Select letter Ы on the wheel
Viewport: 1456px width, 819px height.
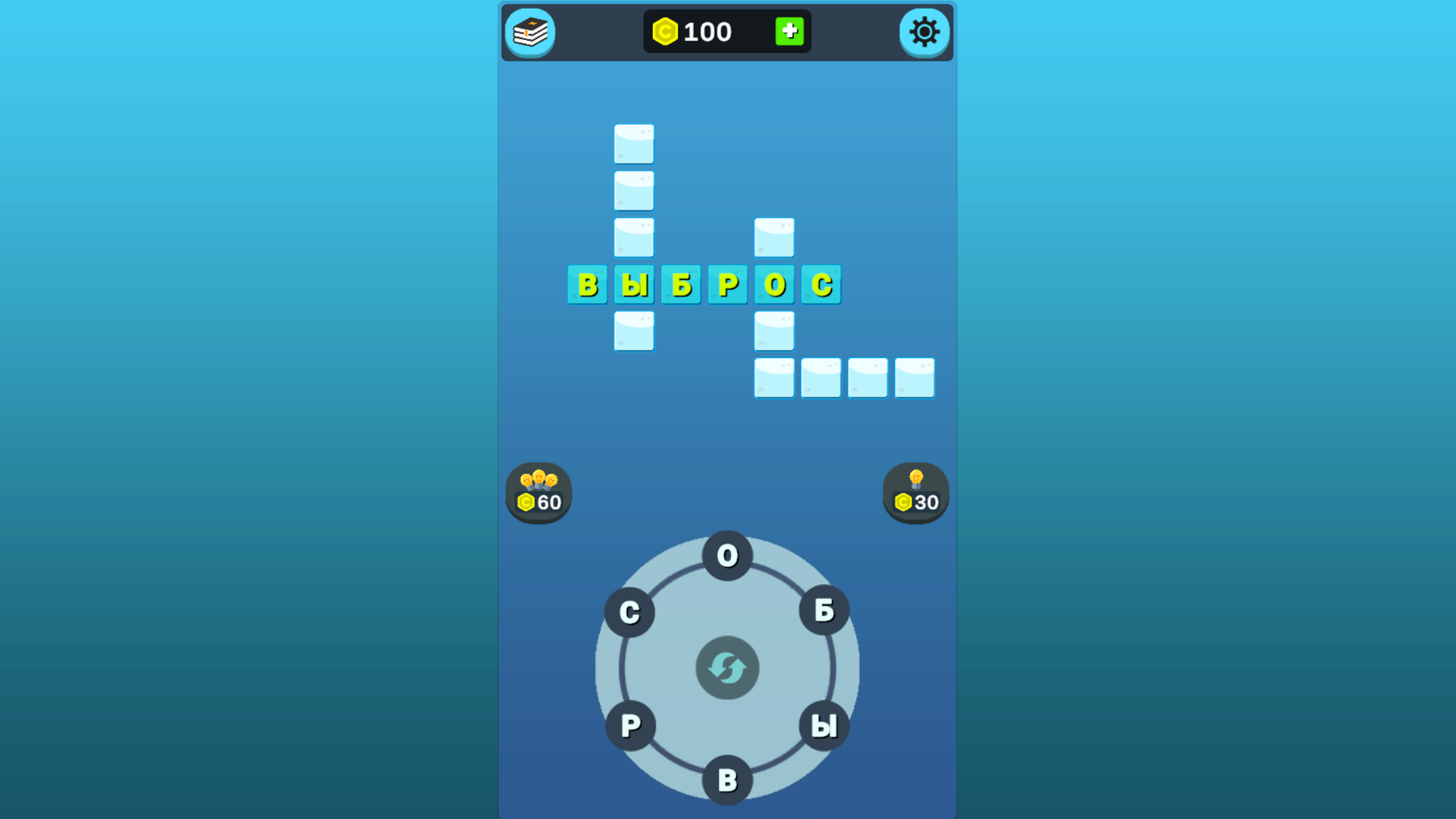[x=823, y=726]
